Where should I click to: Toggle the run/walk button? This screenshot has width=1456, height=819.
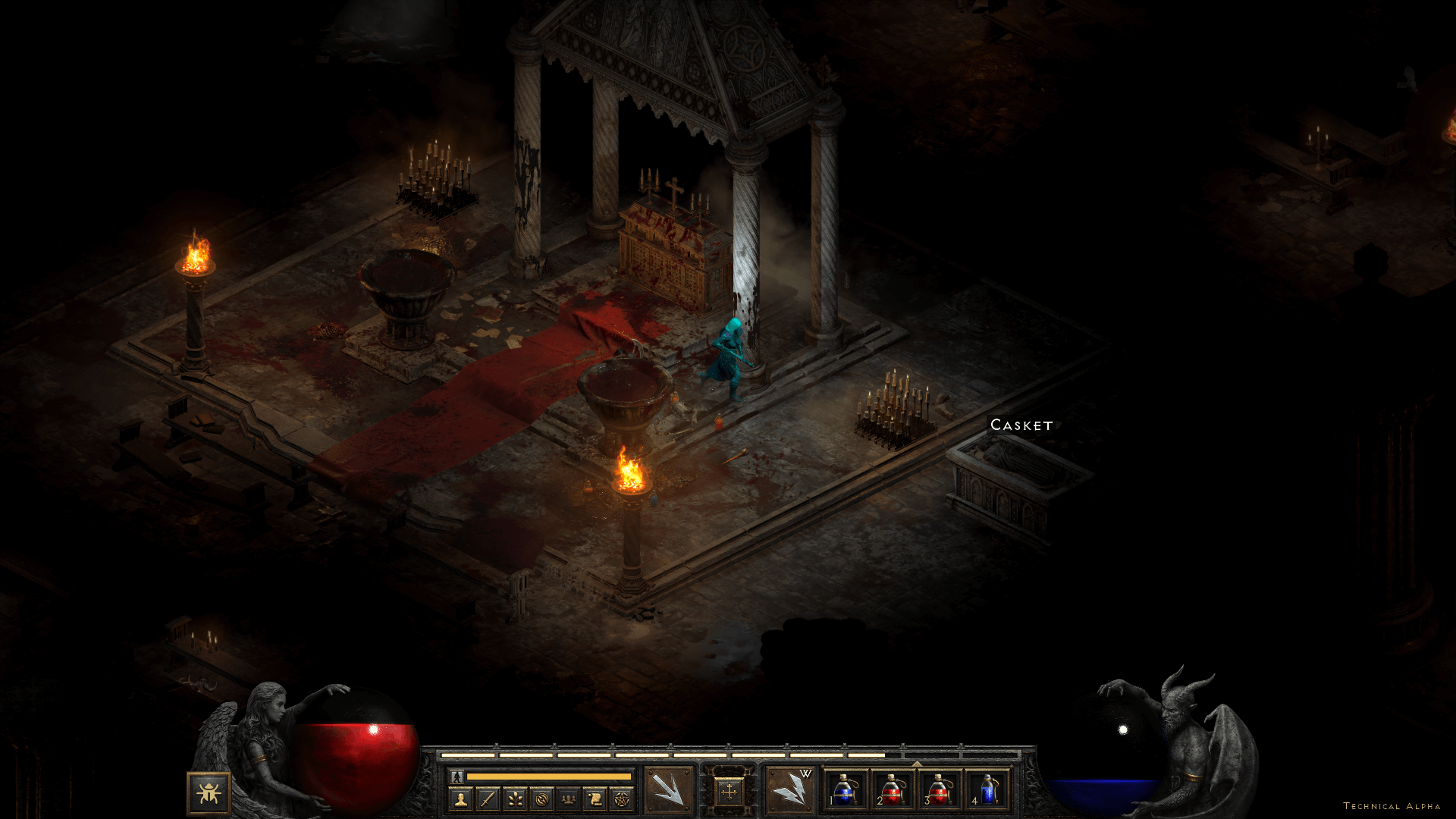457,777
